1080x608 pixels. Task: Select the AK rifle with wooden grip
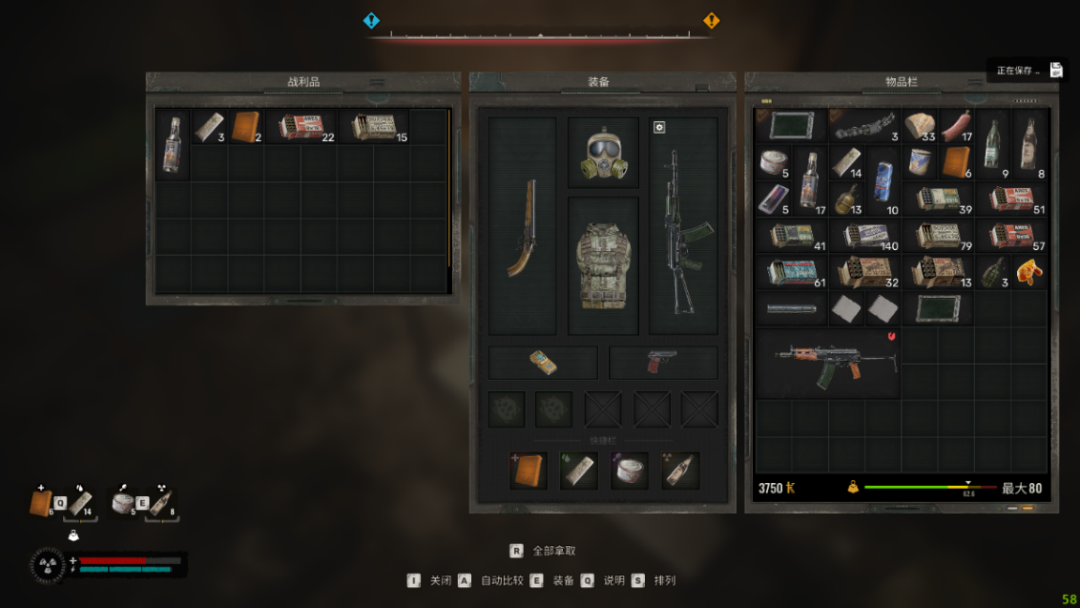tap(828, 362)
